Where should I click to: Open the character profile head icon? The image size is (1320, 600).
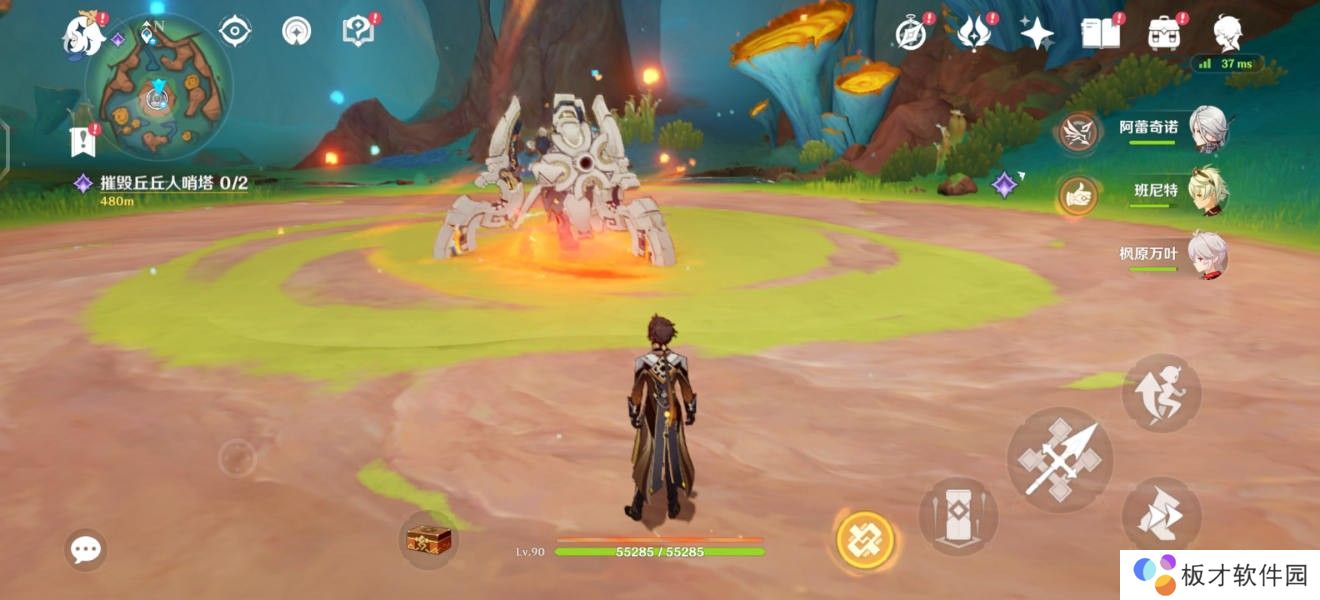coord(1227,34)
